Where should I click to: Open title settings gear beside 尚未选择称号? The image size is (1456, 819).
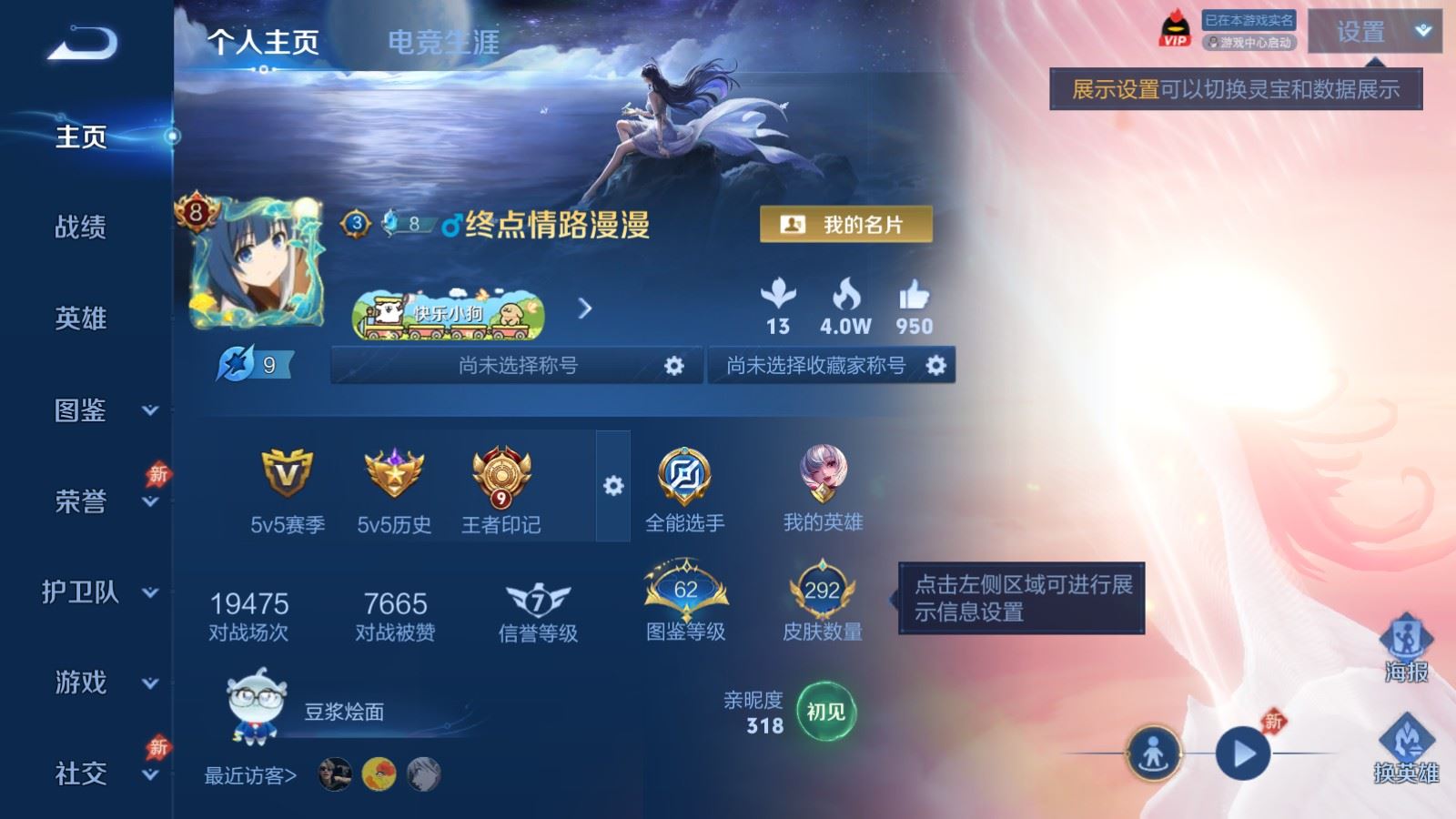tap(674, 366)
